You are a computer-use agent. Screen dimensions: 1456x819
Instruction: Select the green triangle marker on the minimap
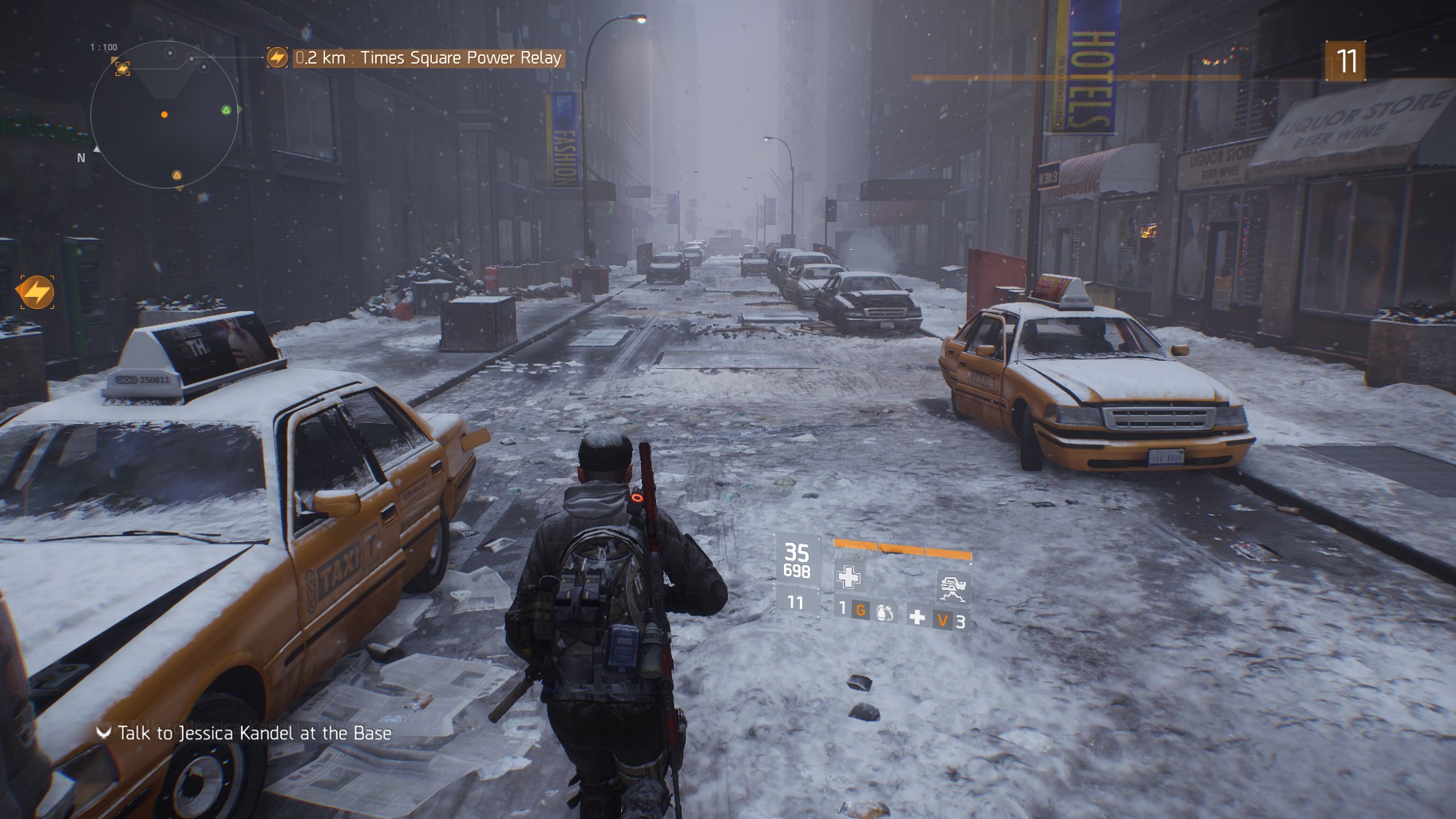[227, 110]
